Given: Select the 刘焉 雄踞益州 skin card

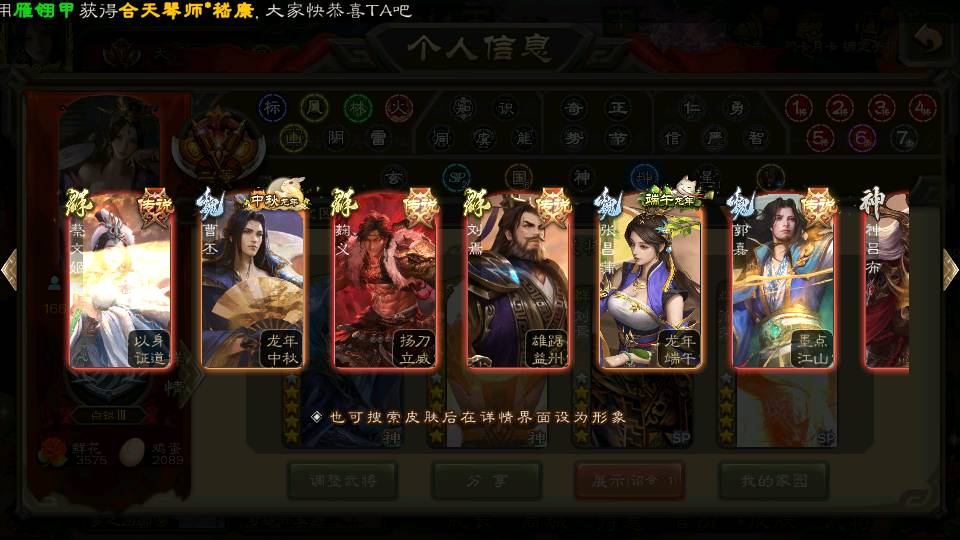Looking at the screenshot, I should click(x=518, y=280).
